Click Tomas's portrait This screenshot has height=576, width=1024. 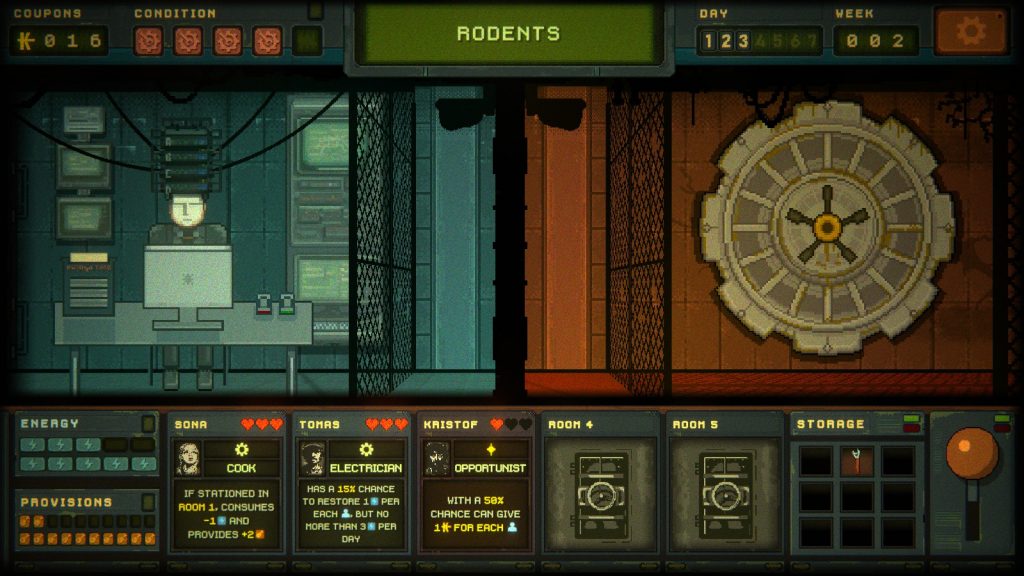pyautogui.click(x=312, y=458)
